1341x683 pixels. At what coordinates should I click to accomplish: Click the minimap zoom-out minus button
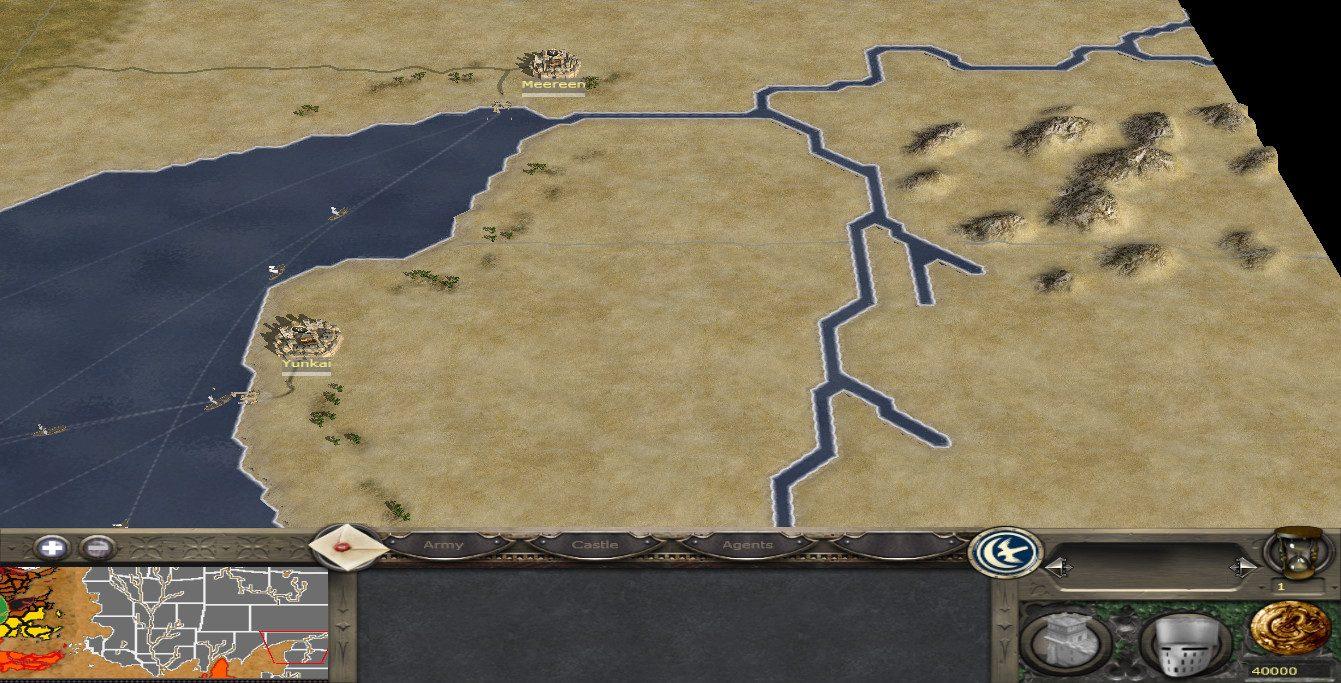pyautogui.click(x=95, y=548)
